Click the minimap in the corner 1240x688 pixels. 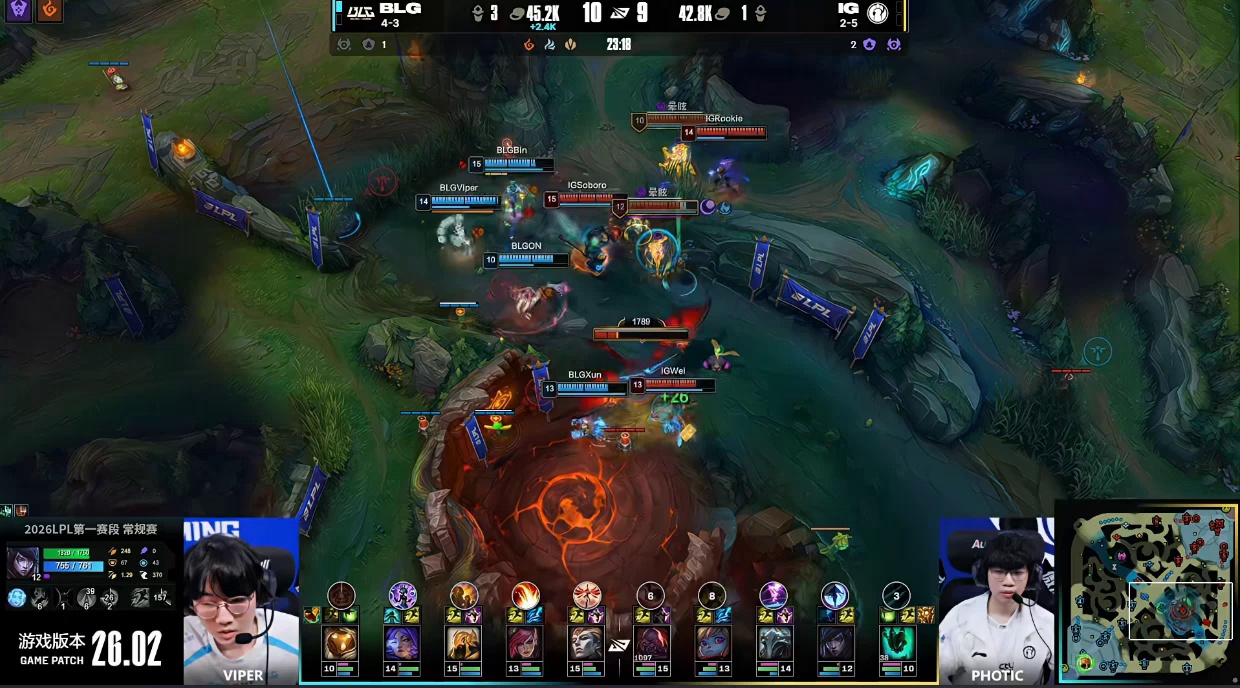point(1147,593)
